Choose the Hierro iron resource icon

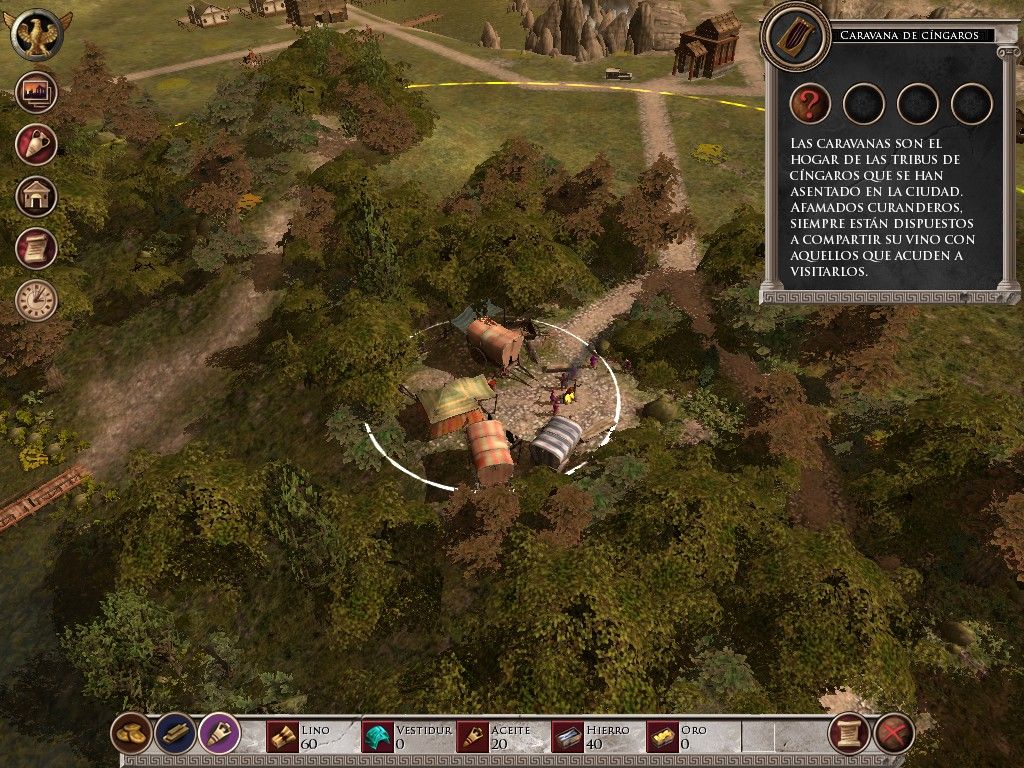(567, 737)
